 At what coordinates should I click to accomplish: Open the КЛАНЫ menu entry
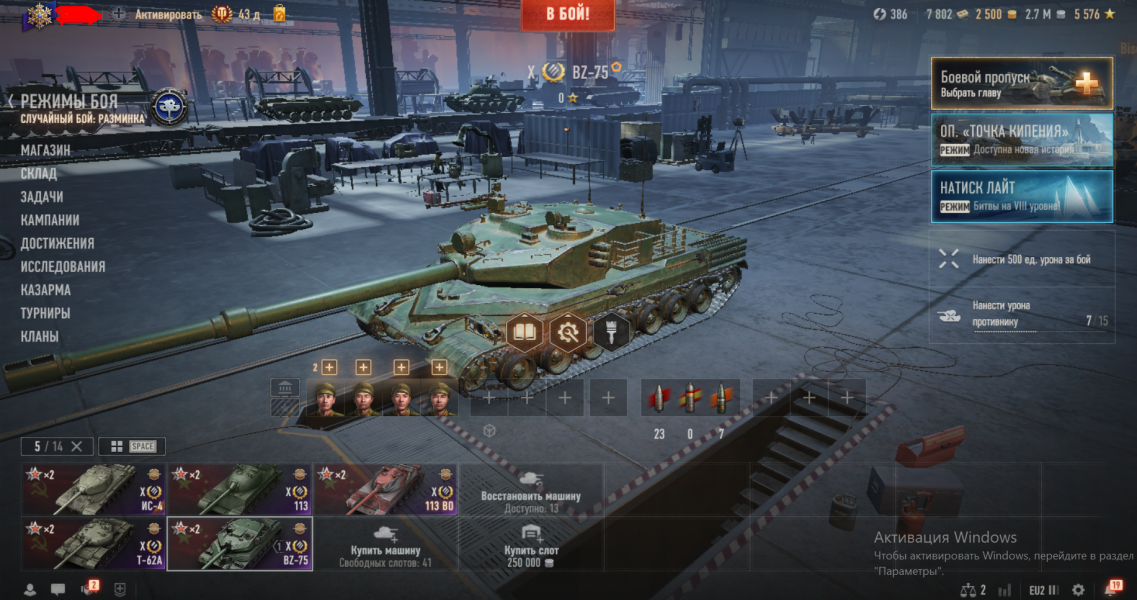point(40,337)
